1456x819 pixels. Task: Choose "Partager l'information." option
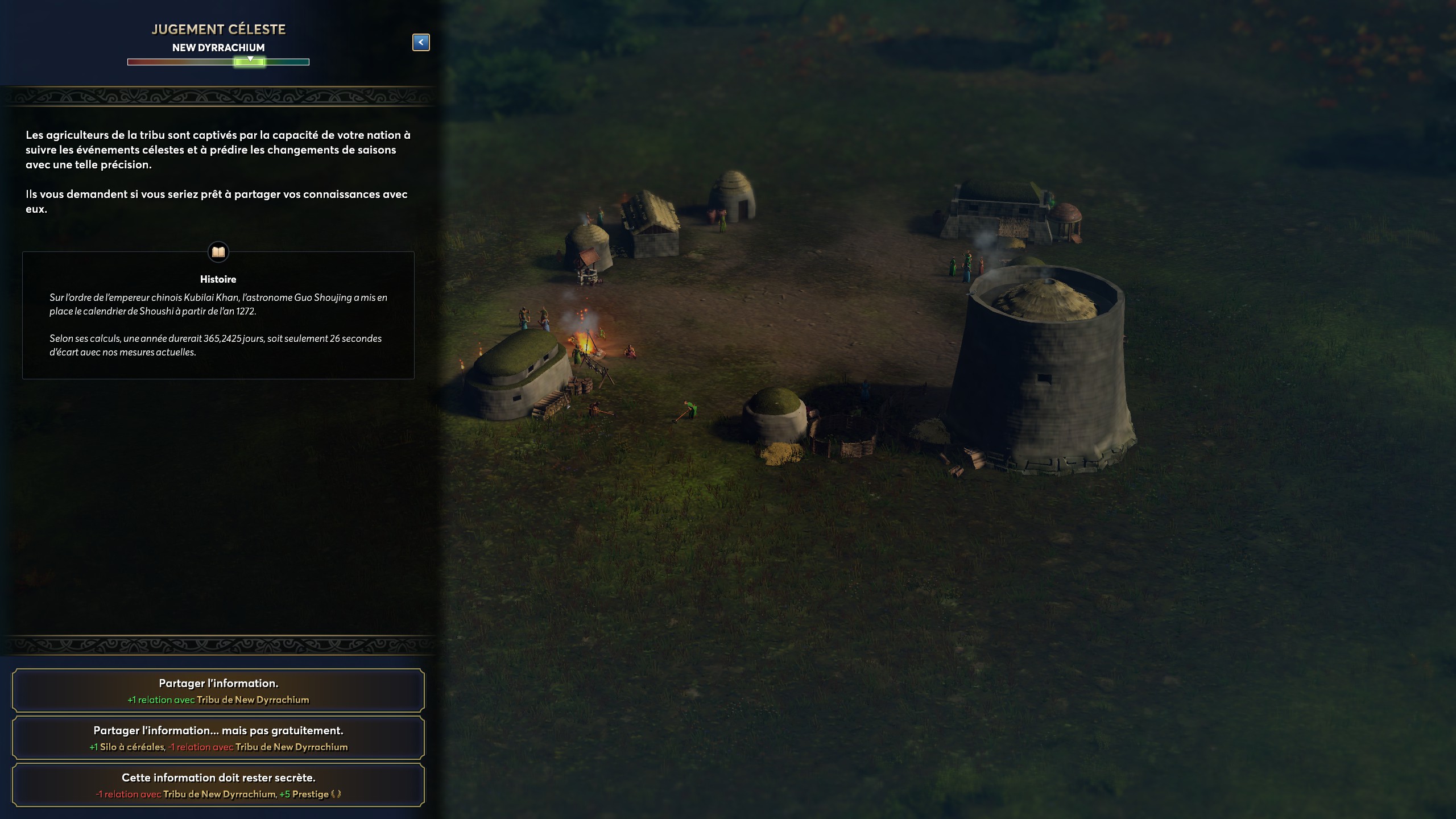click(218, 690)
